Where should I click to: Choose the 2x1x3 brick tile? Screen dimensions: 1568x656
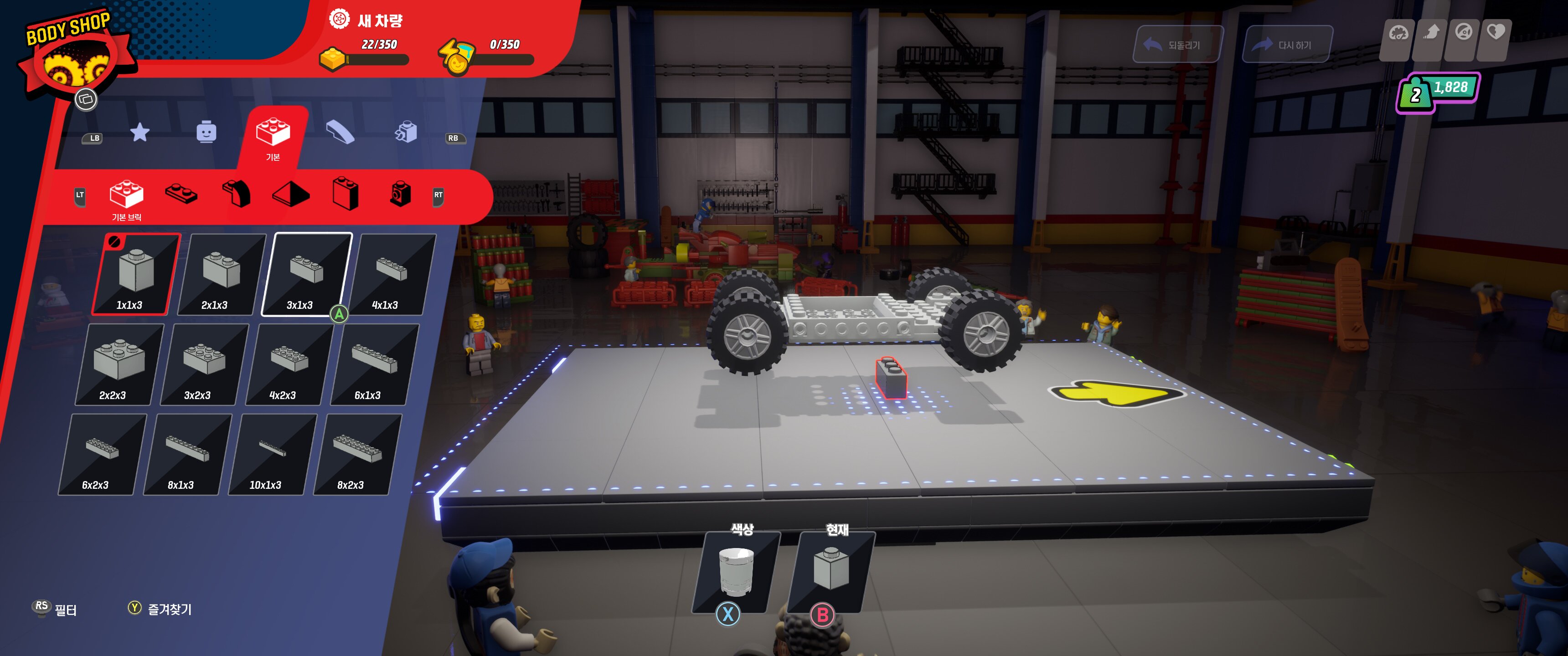(221, 274)
